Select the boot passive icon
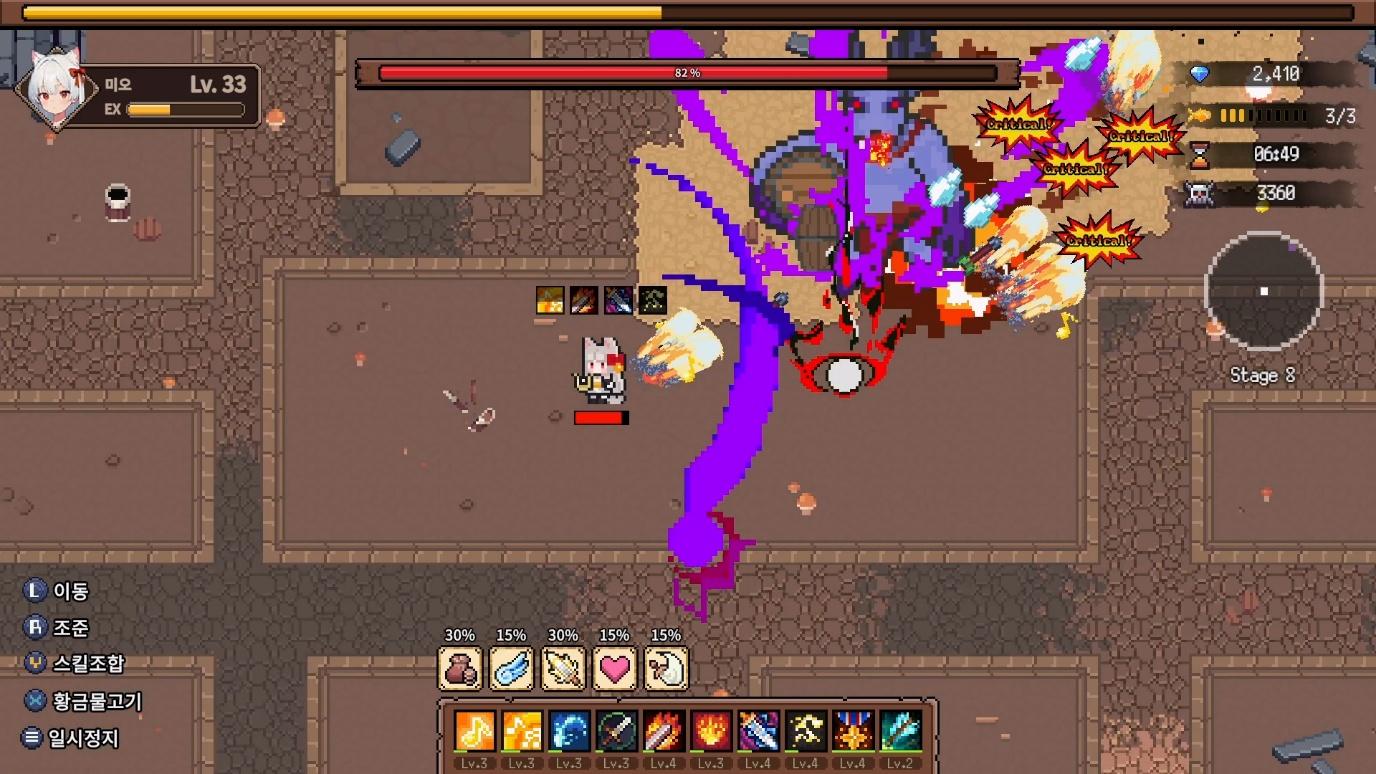The image size is (1376, 774). click(460, 669)
